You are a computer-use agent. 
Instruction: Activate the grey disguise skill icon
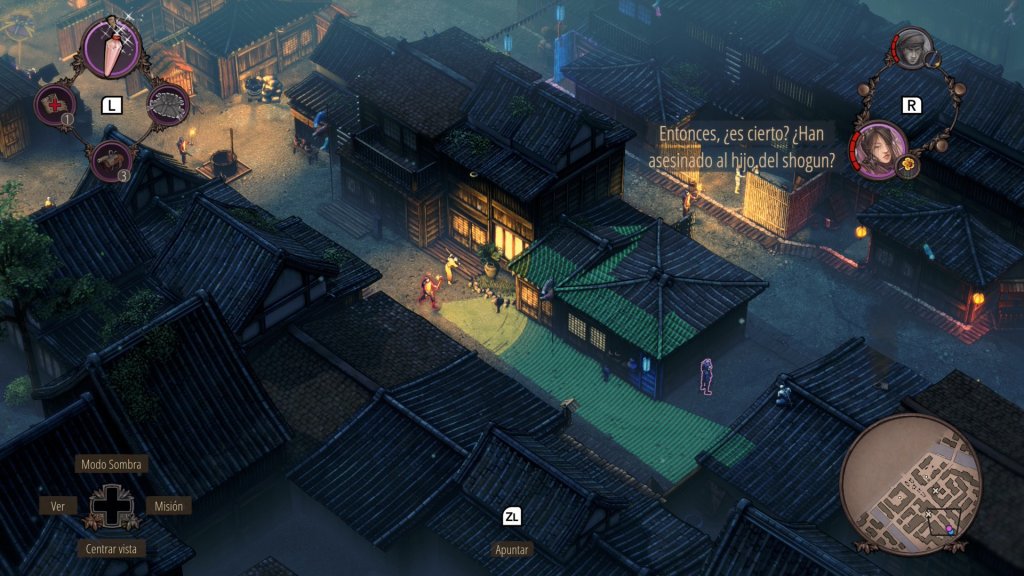tap(168, 105)
